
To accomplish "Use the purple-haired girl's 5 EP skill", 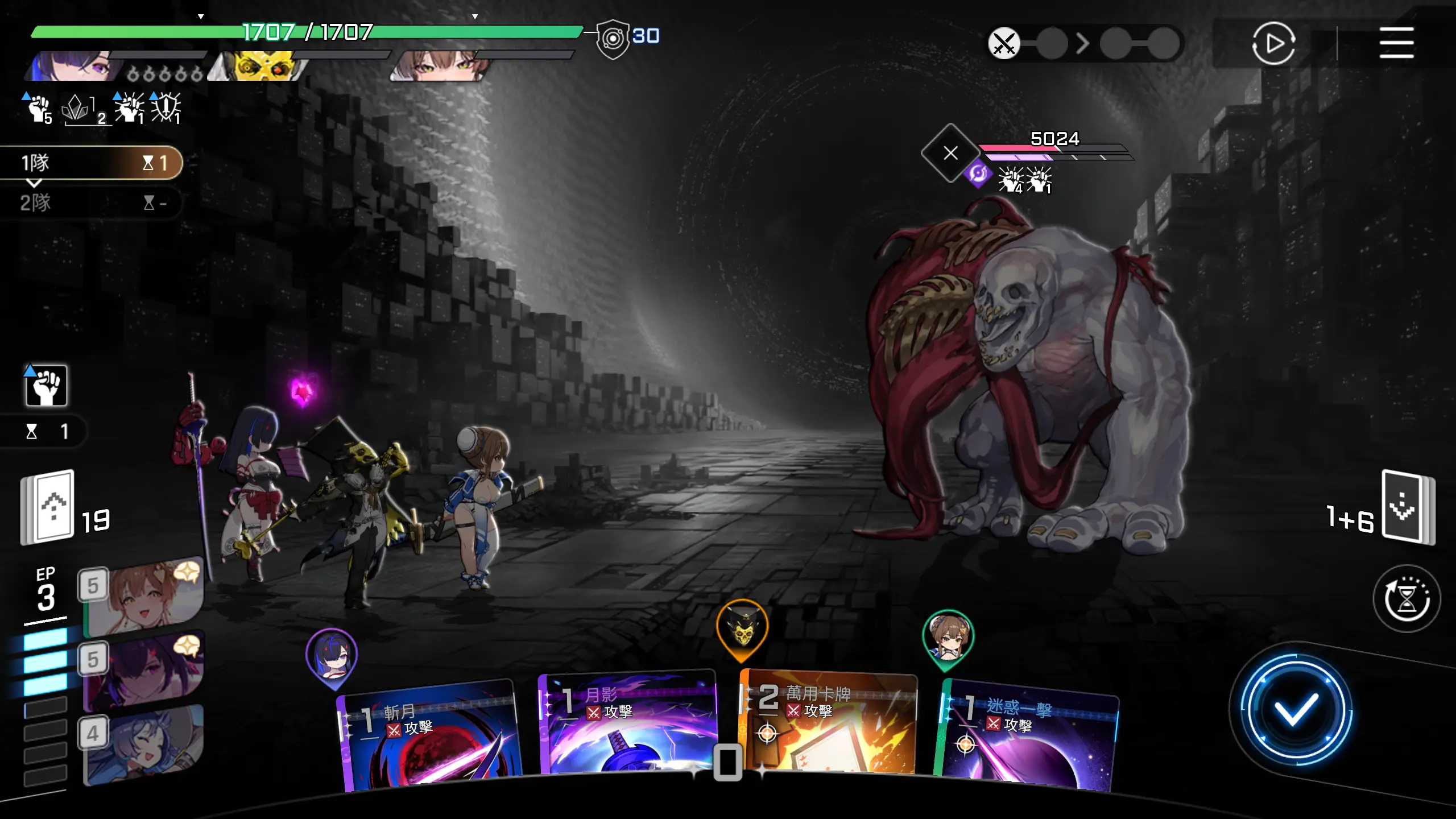I will click(145, 671).
